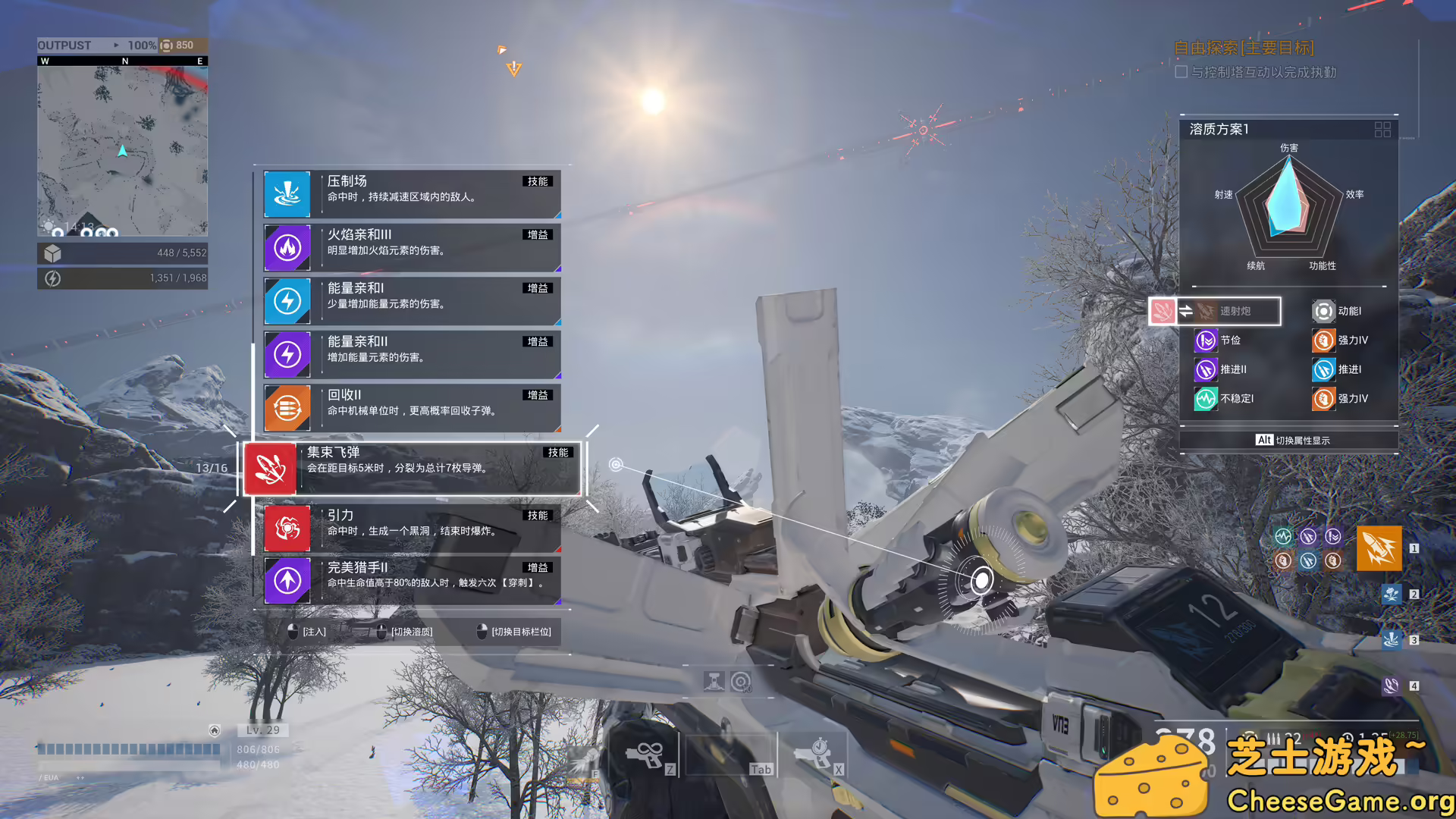Select the 推进II propulsion mod icon
1456x819 pixels.
1205,369
